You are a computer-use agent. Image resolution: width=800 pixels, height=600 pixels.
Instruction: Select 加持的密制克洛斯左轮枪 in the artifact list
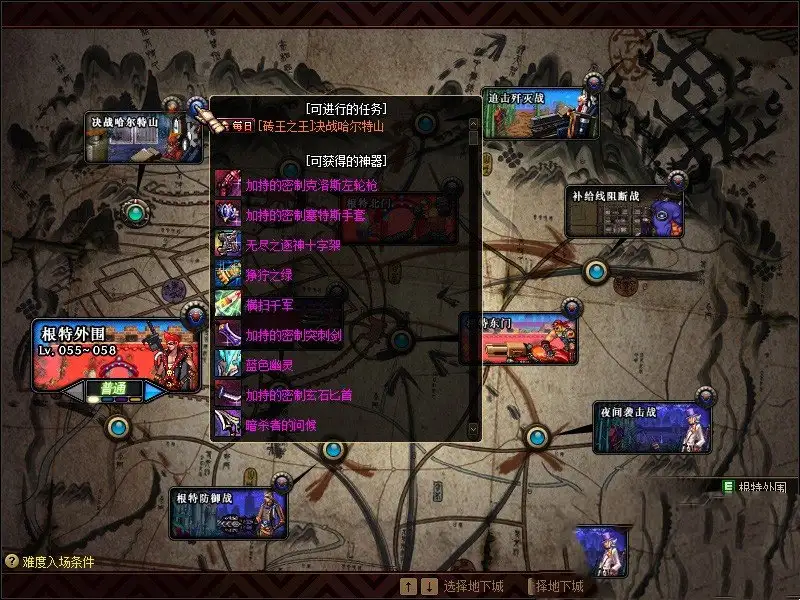(311, 185)
